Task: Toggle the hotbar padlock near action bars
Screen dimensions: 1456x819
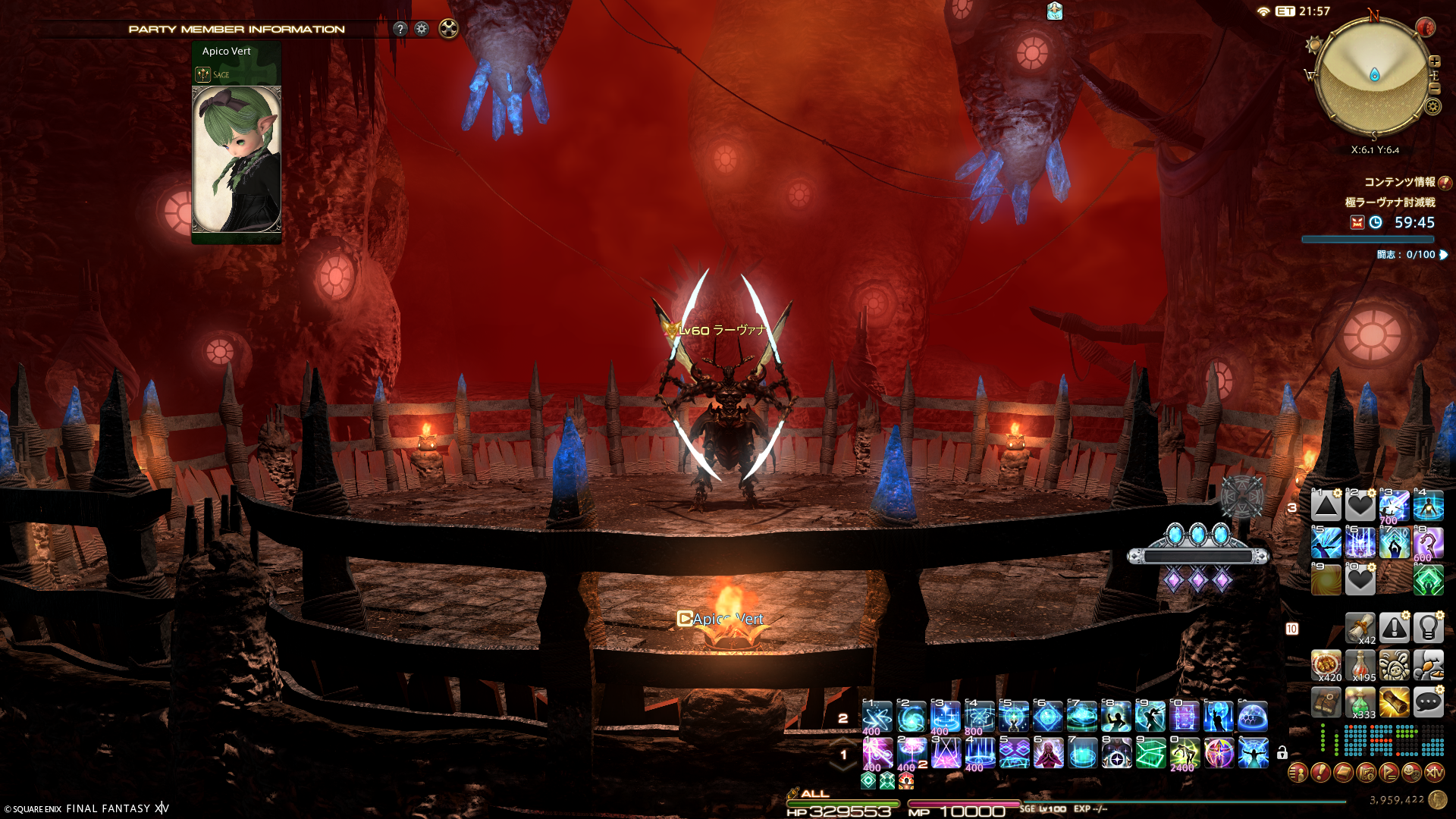Action: point(1282,753)
